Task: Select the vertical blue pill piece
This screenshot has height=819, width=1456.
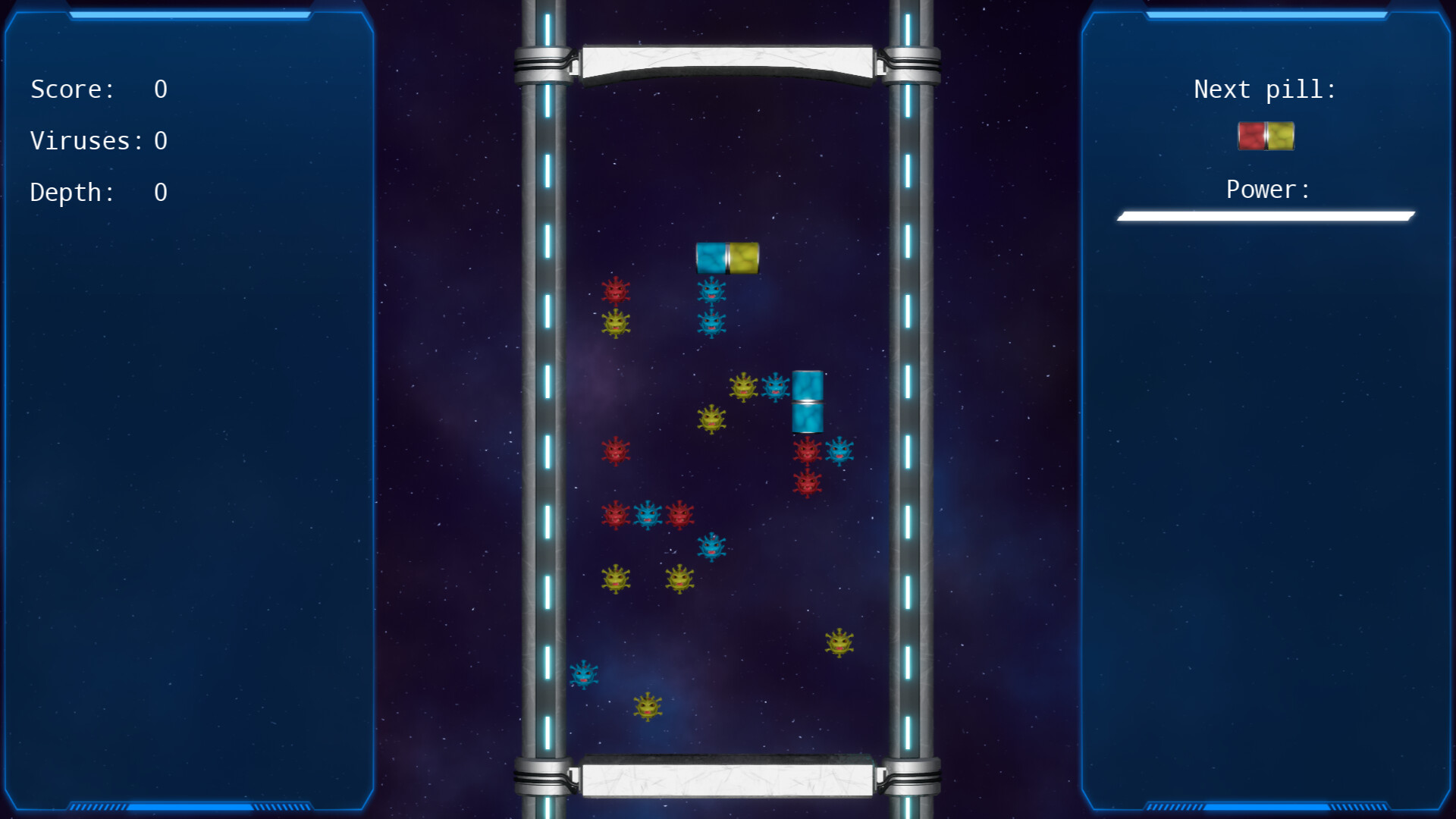Action: [x=808, y=400]
